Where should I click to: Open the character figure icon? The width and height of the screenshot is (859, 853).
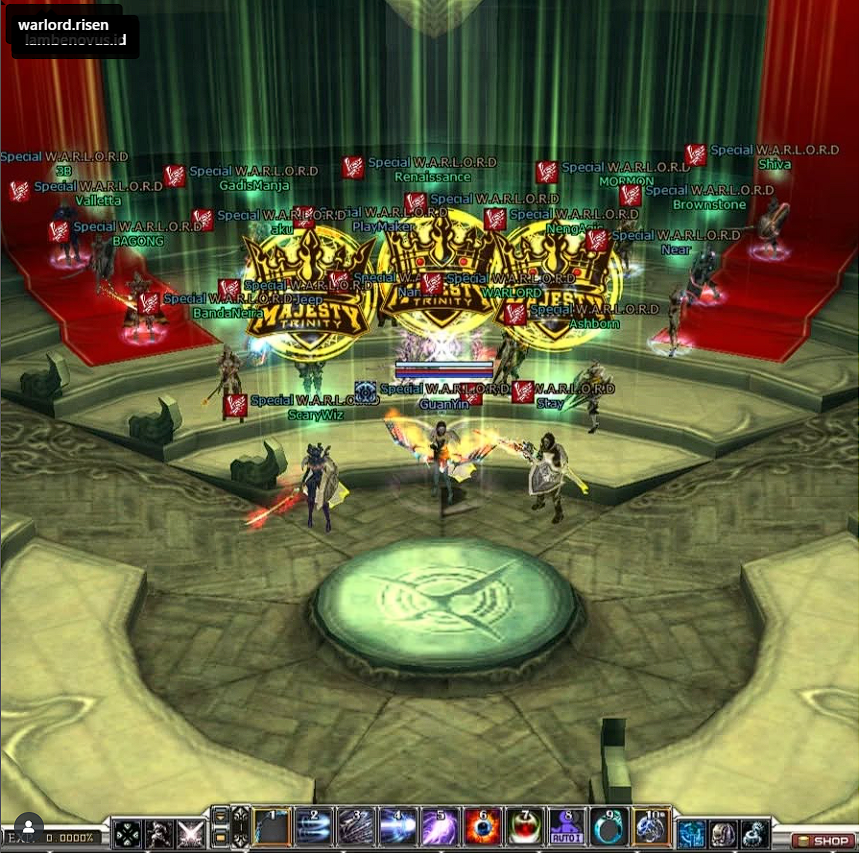click(x=159, y=834)
